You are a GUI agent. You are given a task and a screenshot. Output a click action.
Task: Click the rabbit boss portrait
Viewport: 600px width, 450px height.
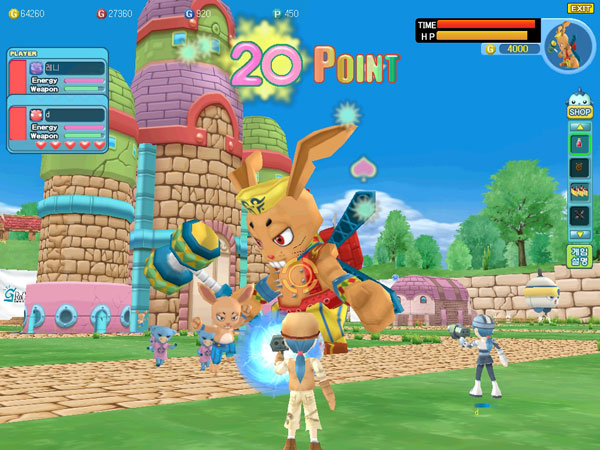[x=569, y=46]
